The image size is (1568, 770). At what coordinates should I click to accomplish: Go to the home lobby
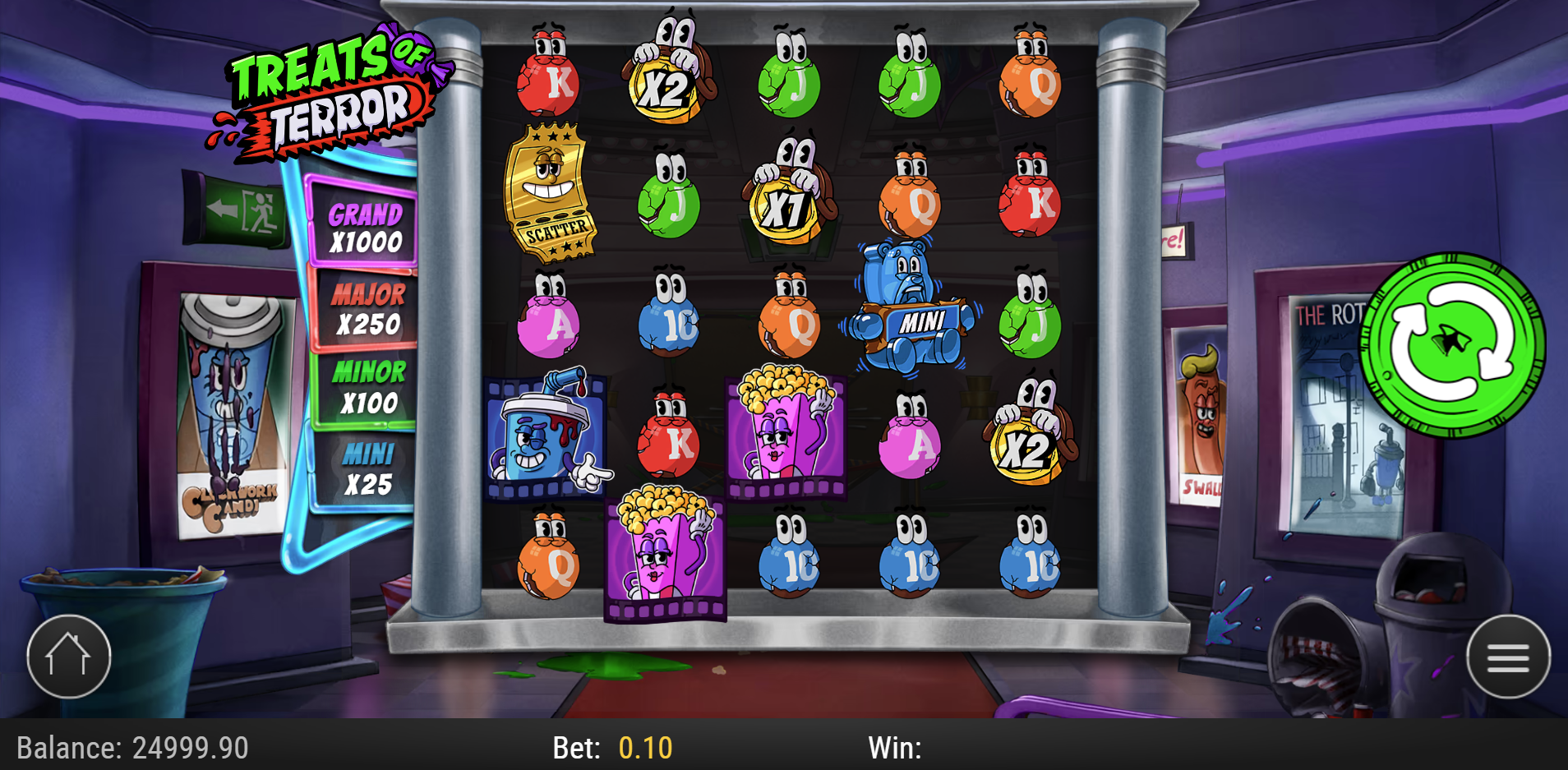tap(68, 657)
